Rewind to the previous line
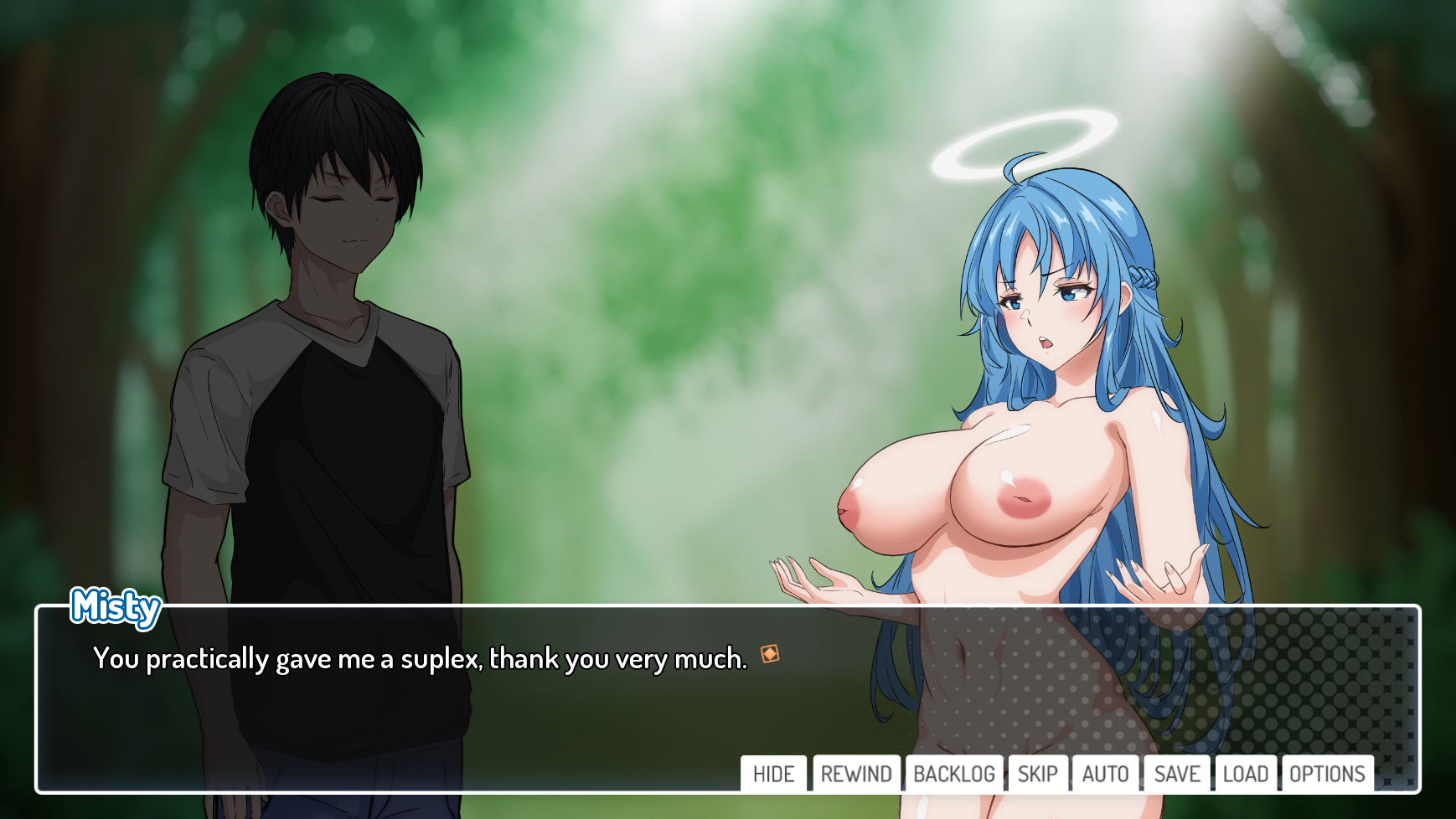 pyautogui.click(x=856, y=774)
